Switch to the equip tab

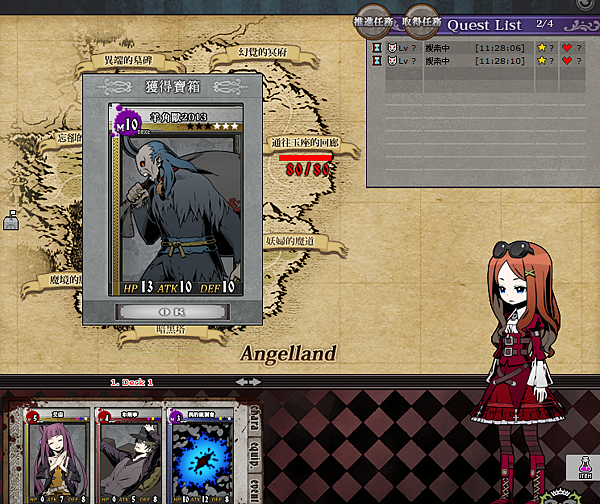tap(254, 447)
